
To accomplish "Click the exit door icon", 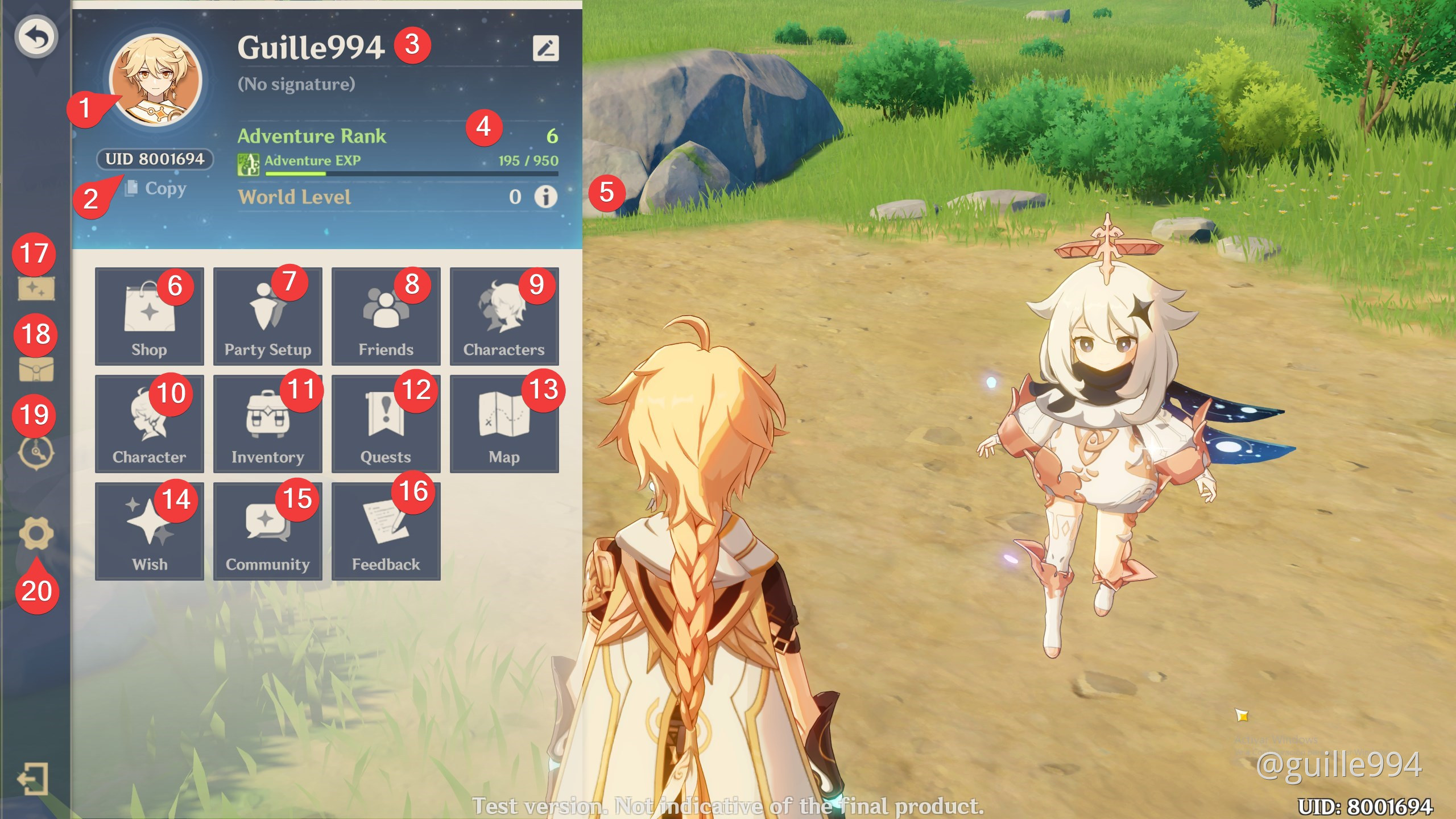I will [32, 779].
